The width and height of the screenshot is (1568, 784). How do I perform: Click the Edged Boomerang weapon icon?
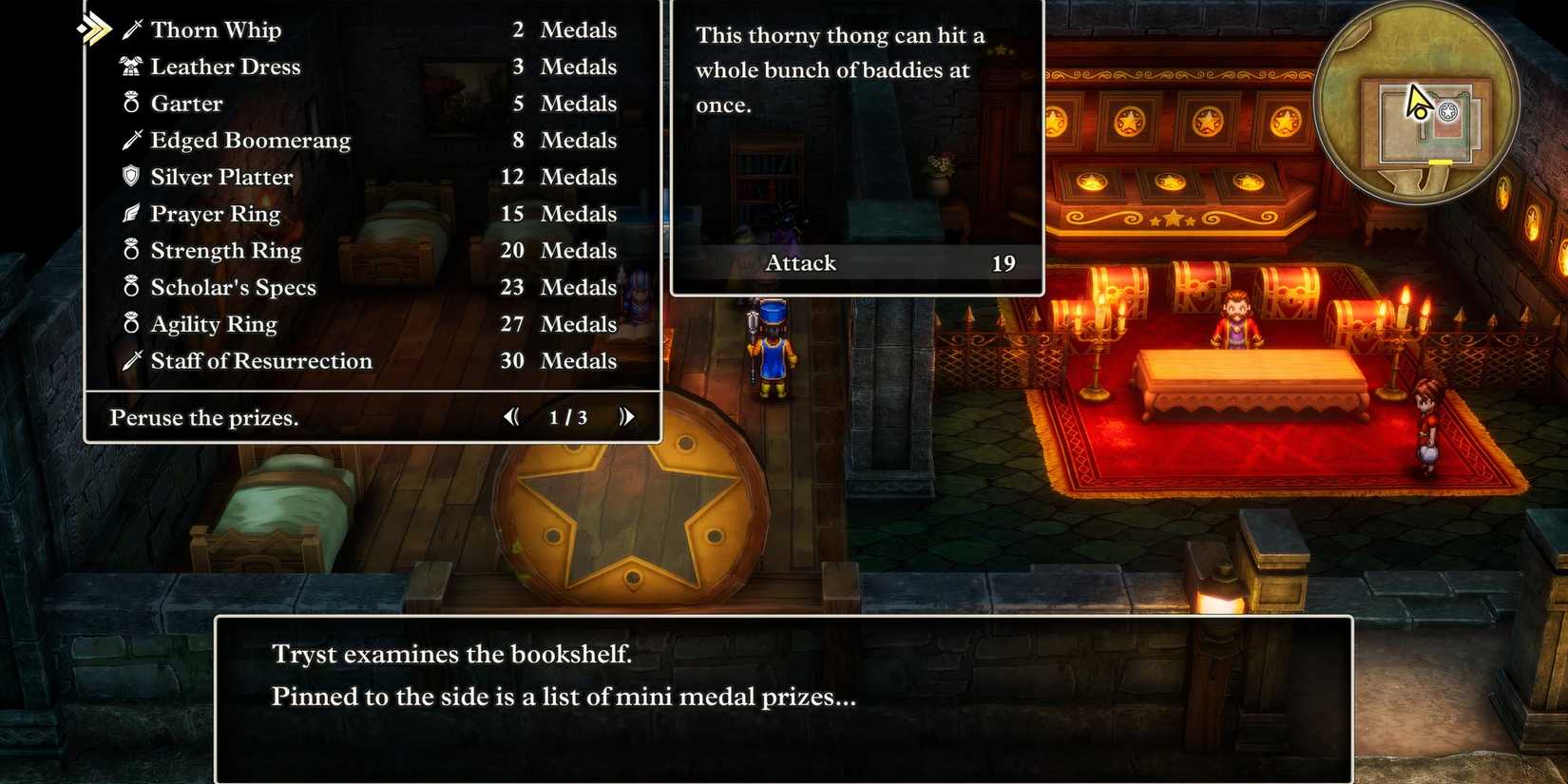[132, 140]
